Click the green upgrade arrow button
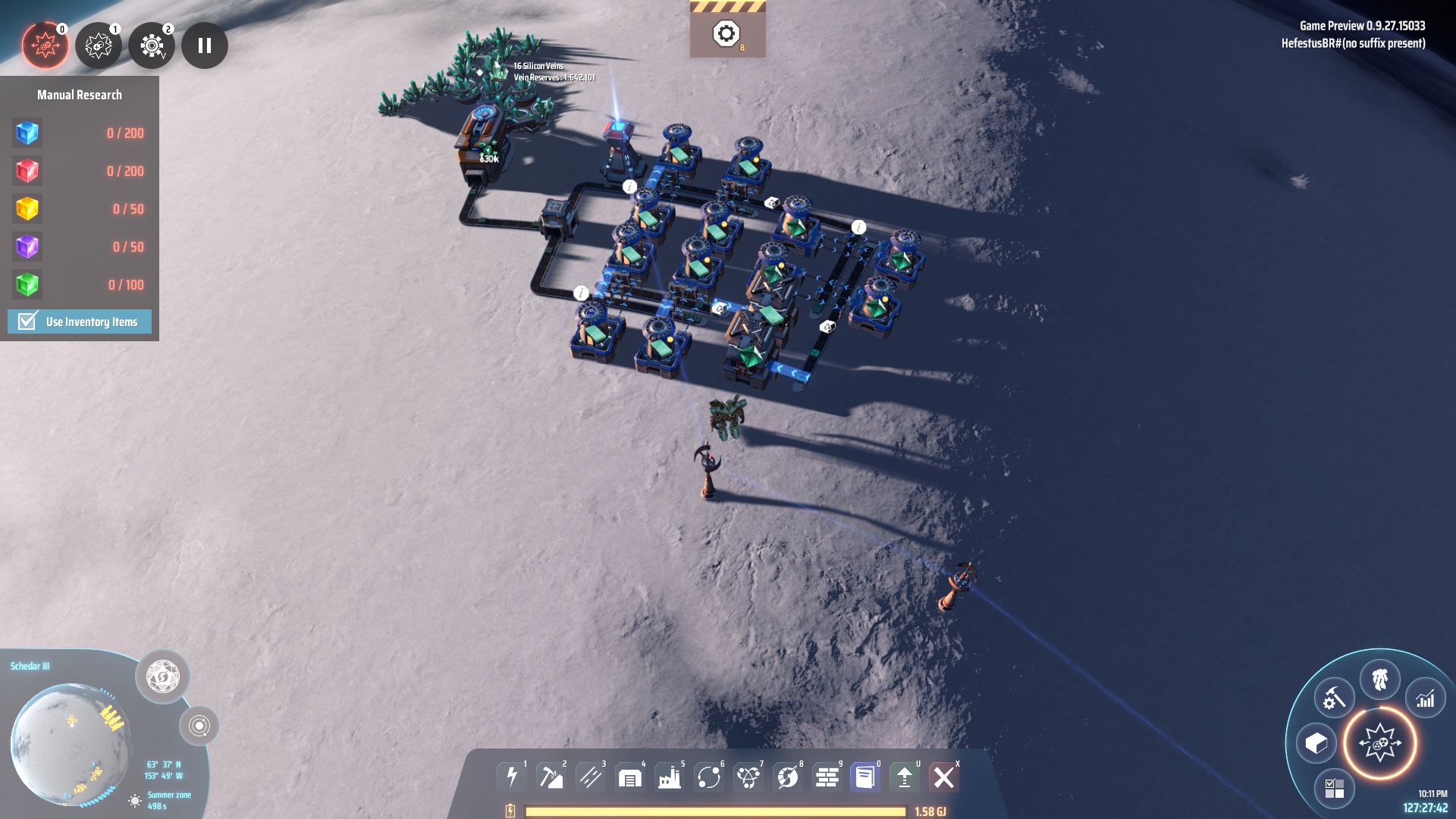Screen dimensions: 1456x819 [905, 777]
